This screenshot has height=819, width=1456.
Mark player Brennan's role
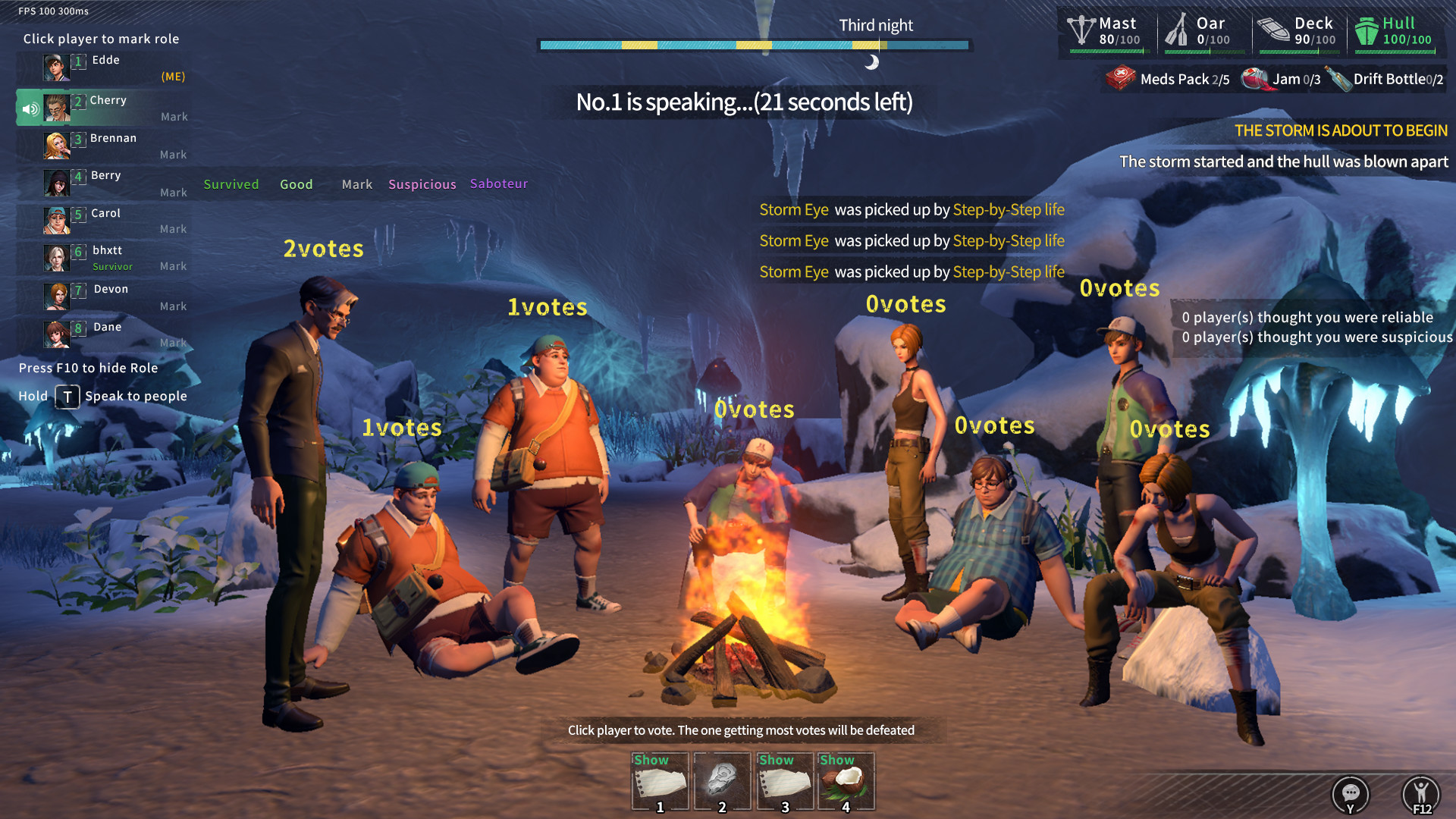(173, 155)
